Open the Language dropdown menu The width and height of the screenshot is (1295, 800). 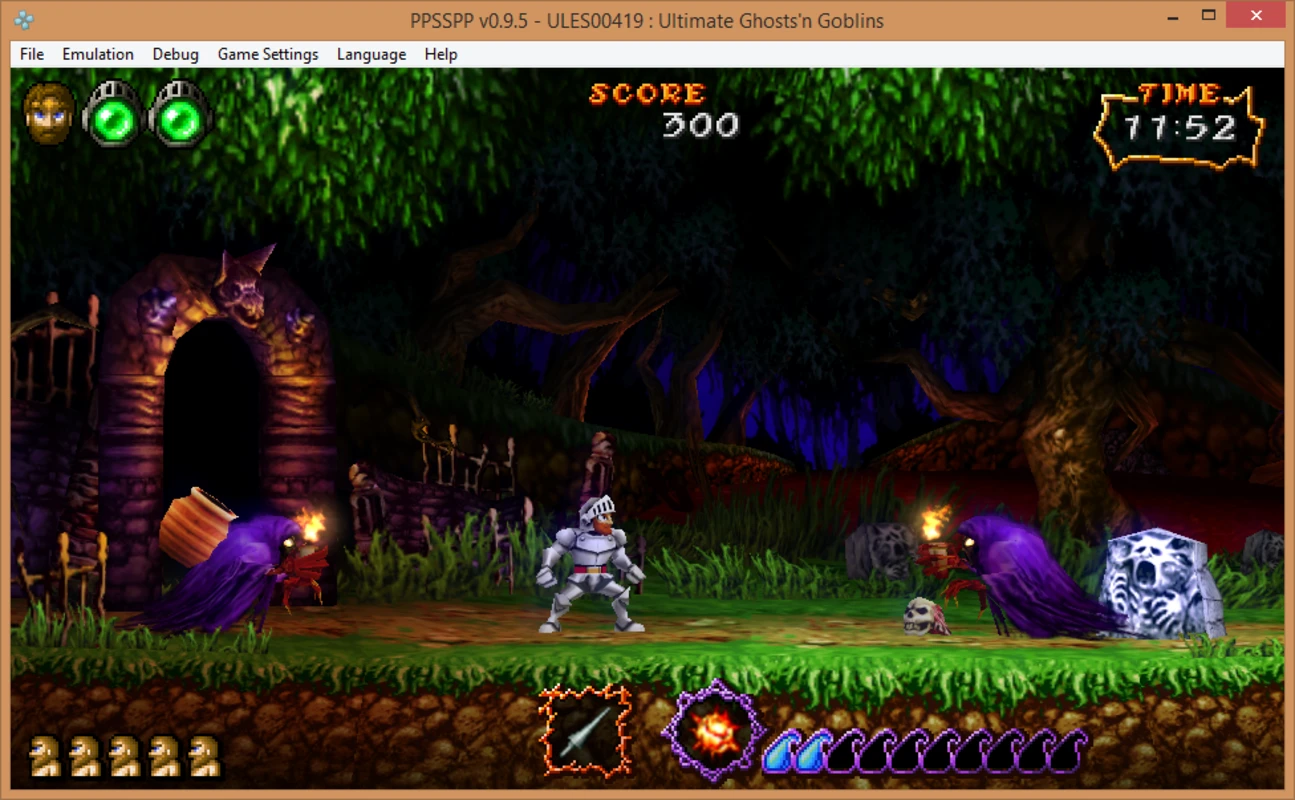(x=371, y=54)
